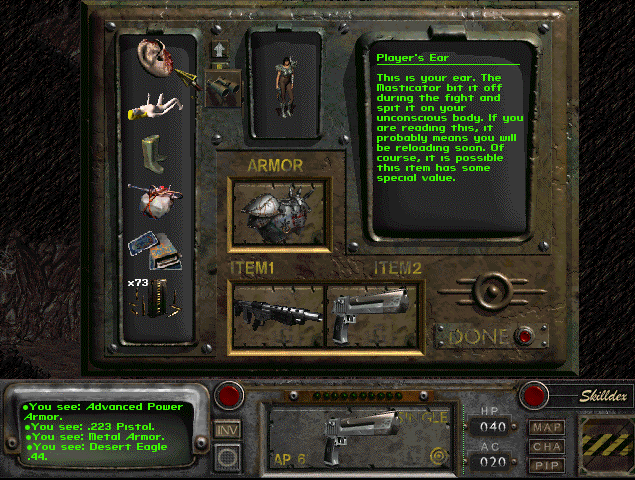Image resolution: width=635 pixels, height=480 pixels.
Task: Select the blue book inventory item
Action: pos(156,249)
